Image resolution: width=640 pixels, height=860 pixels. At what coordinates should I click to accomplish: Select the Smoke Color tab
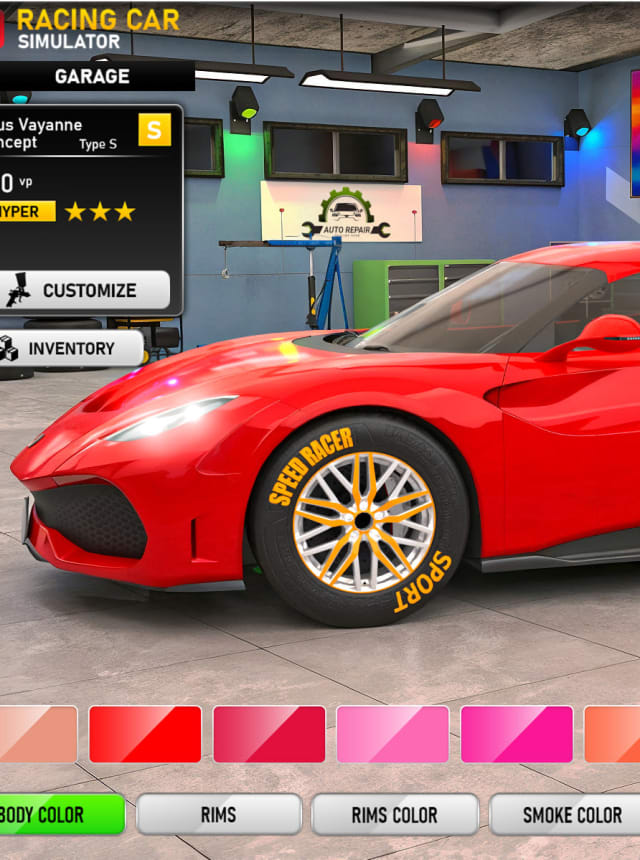(x=570, y=815)
